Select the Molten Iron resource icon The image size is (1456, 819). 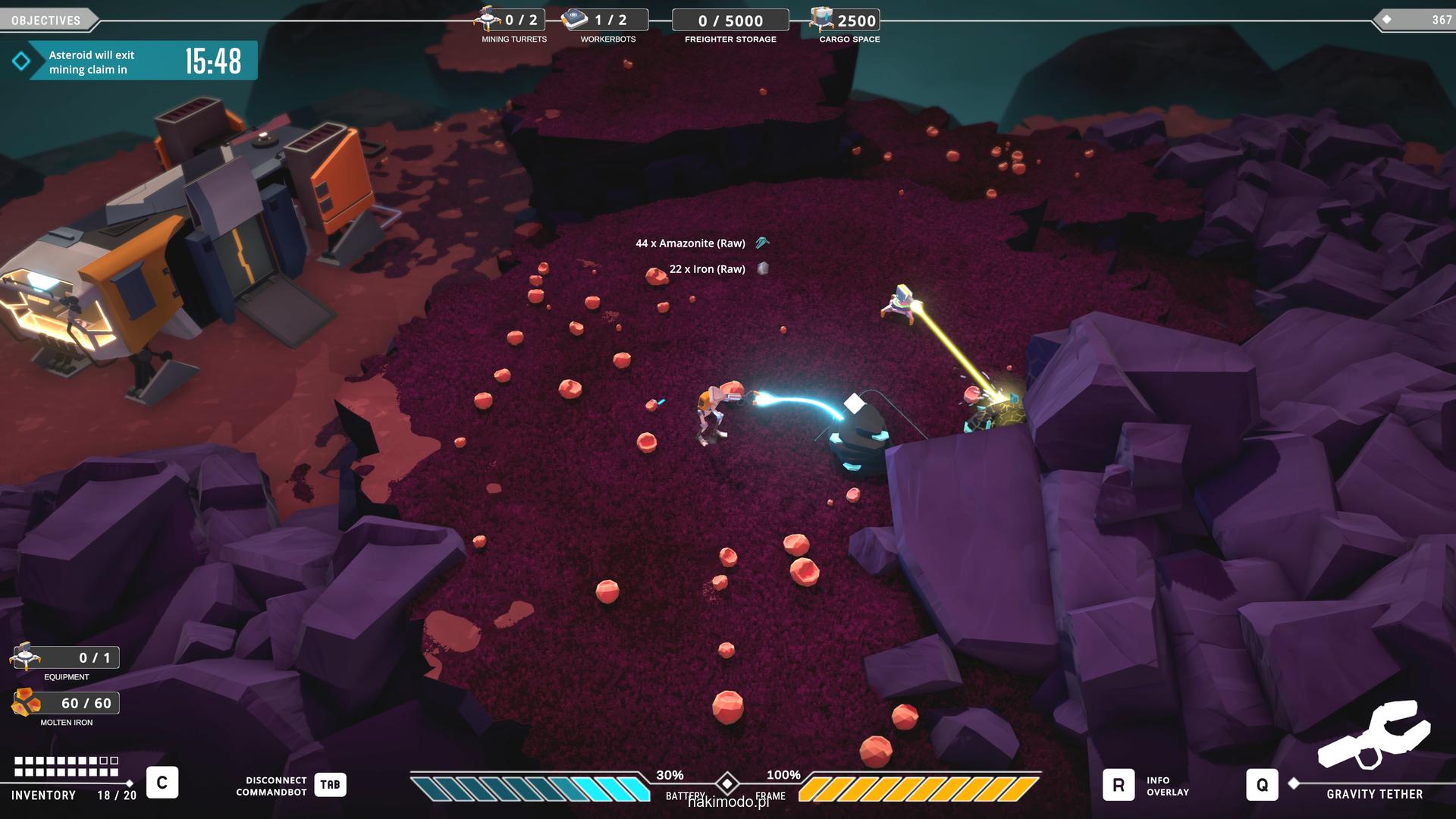tap(26, 703)
